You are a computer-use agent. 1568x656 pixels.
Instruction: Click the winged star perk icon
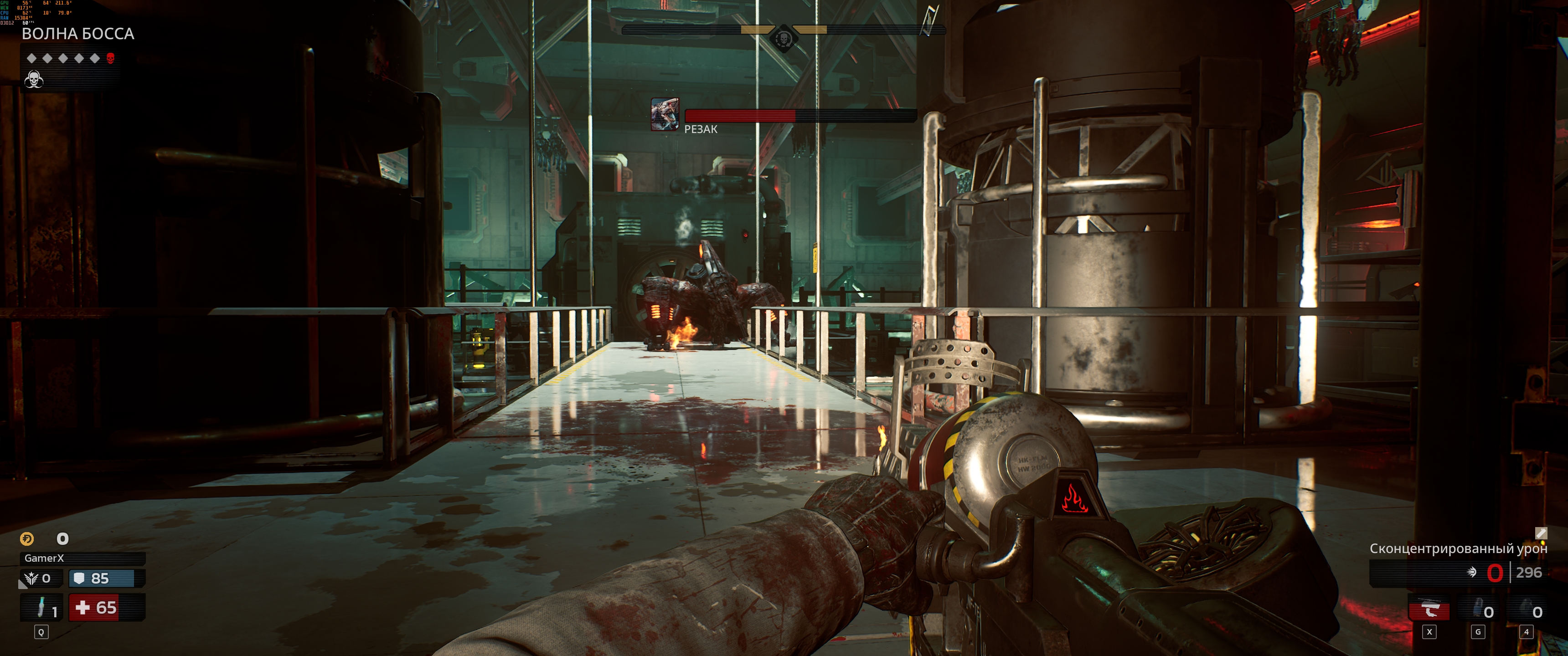31,578
